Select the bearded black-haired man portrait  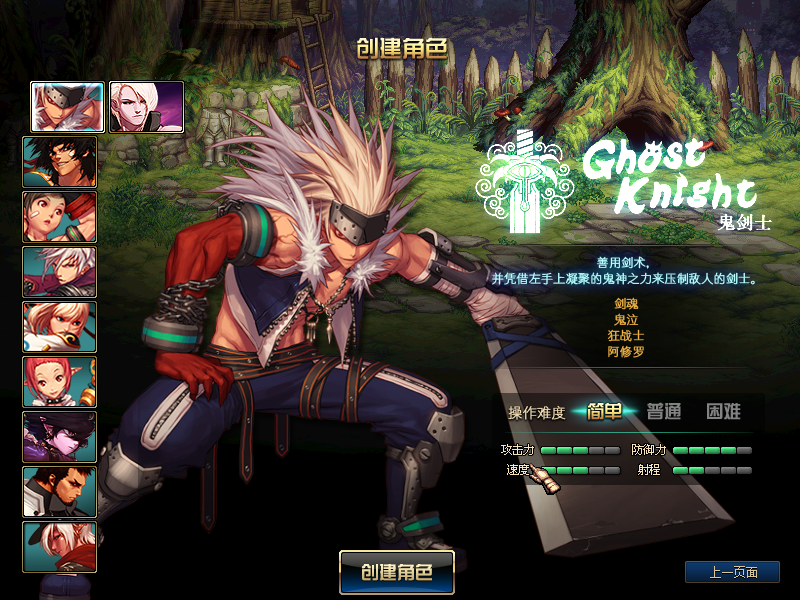pos(60,492)
